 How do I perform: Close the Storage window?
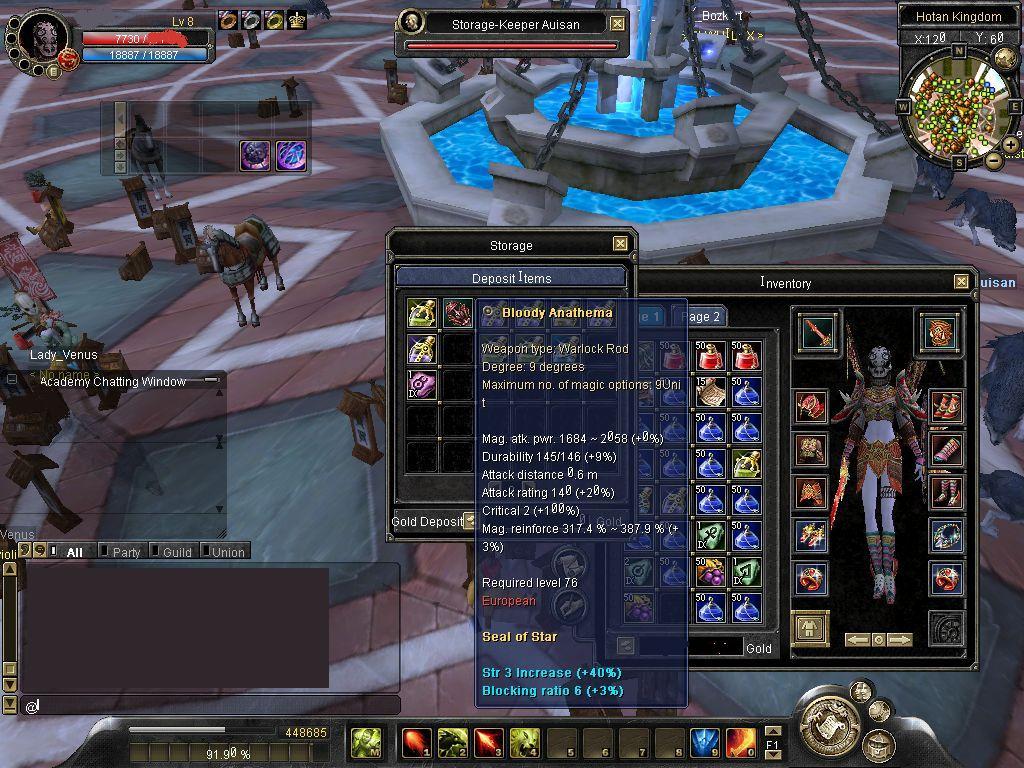pyautogui.click(x=620, y=244)
